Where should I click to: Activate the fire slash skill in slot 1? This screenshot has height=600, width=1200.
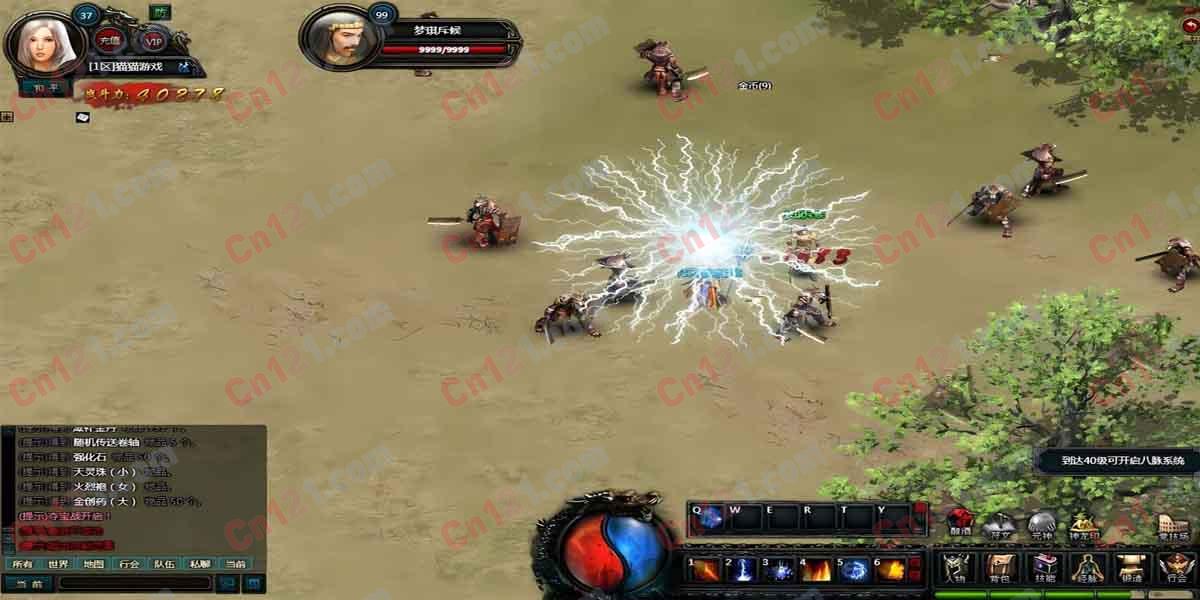(708, 570)
